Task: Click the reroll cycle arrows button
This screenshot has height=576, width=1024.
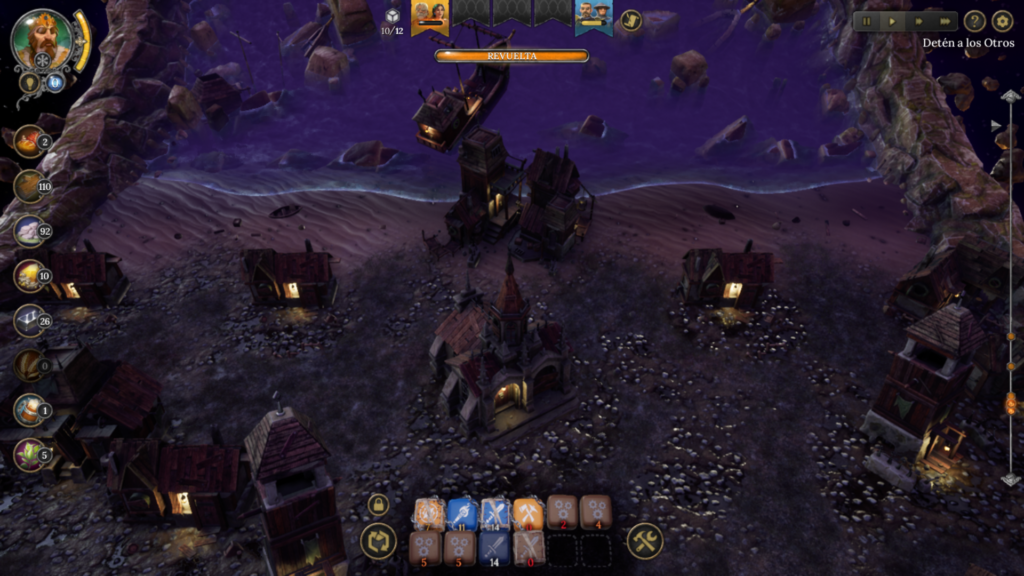Action: (378, 542)
